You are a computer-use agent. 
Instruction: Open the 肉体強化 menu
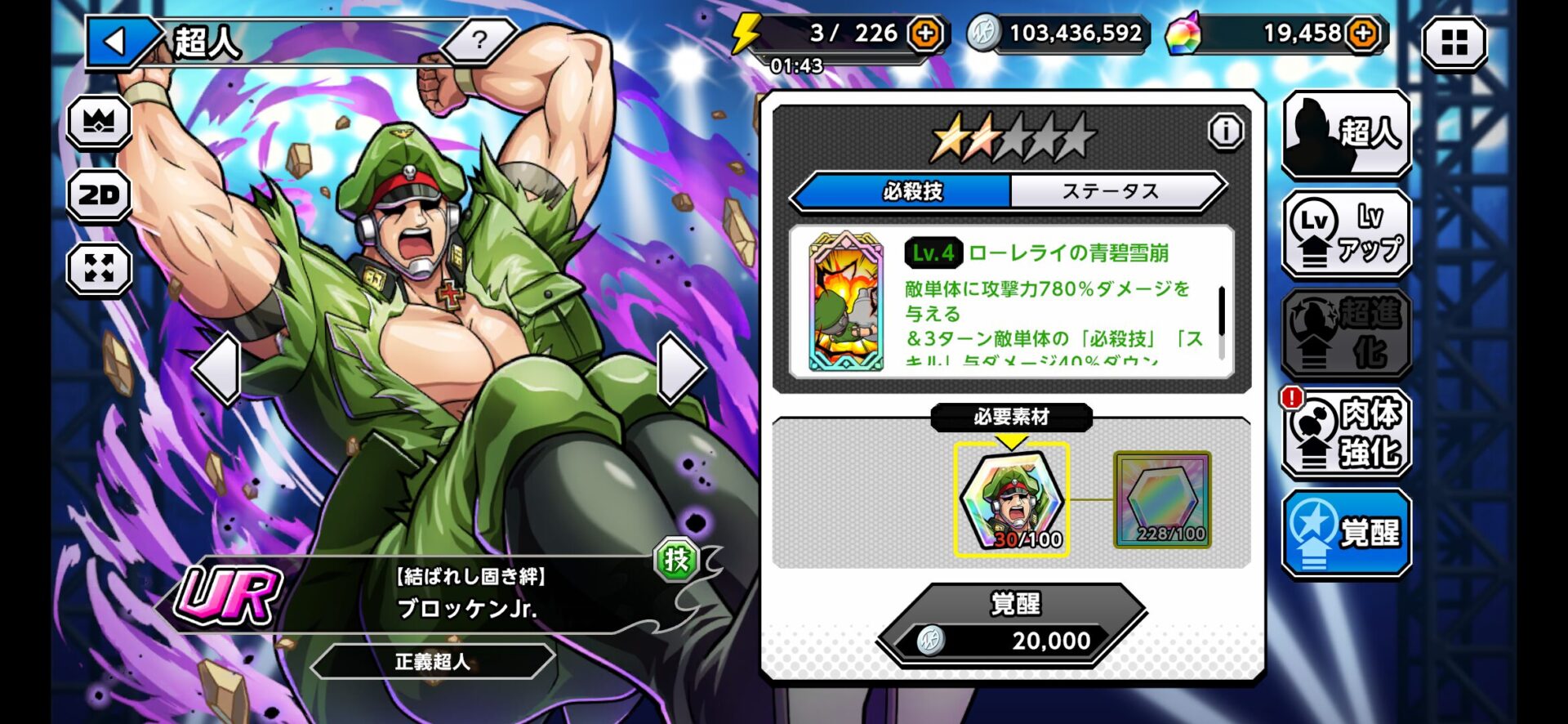pyautogui.click(x=1346, y=433)
